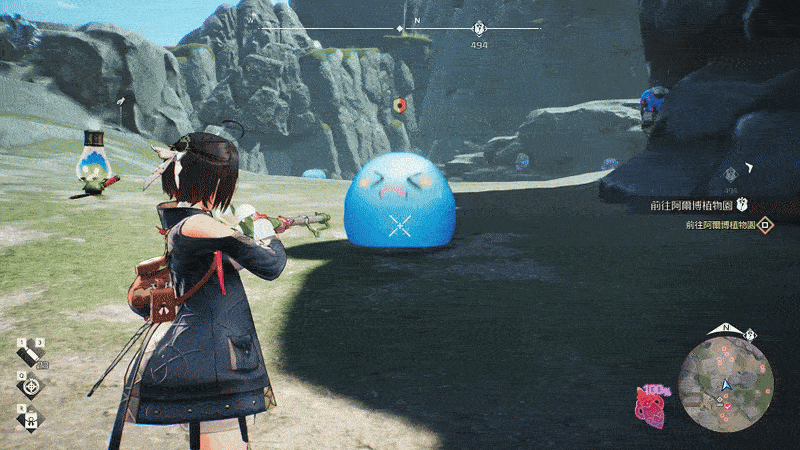Screen dimensions: 800x450
Task: Click the blue player arrow on the minimap
Action: click(x=724, y=384)
